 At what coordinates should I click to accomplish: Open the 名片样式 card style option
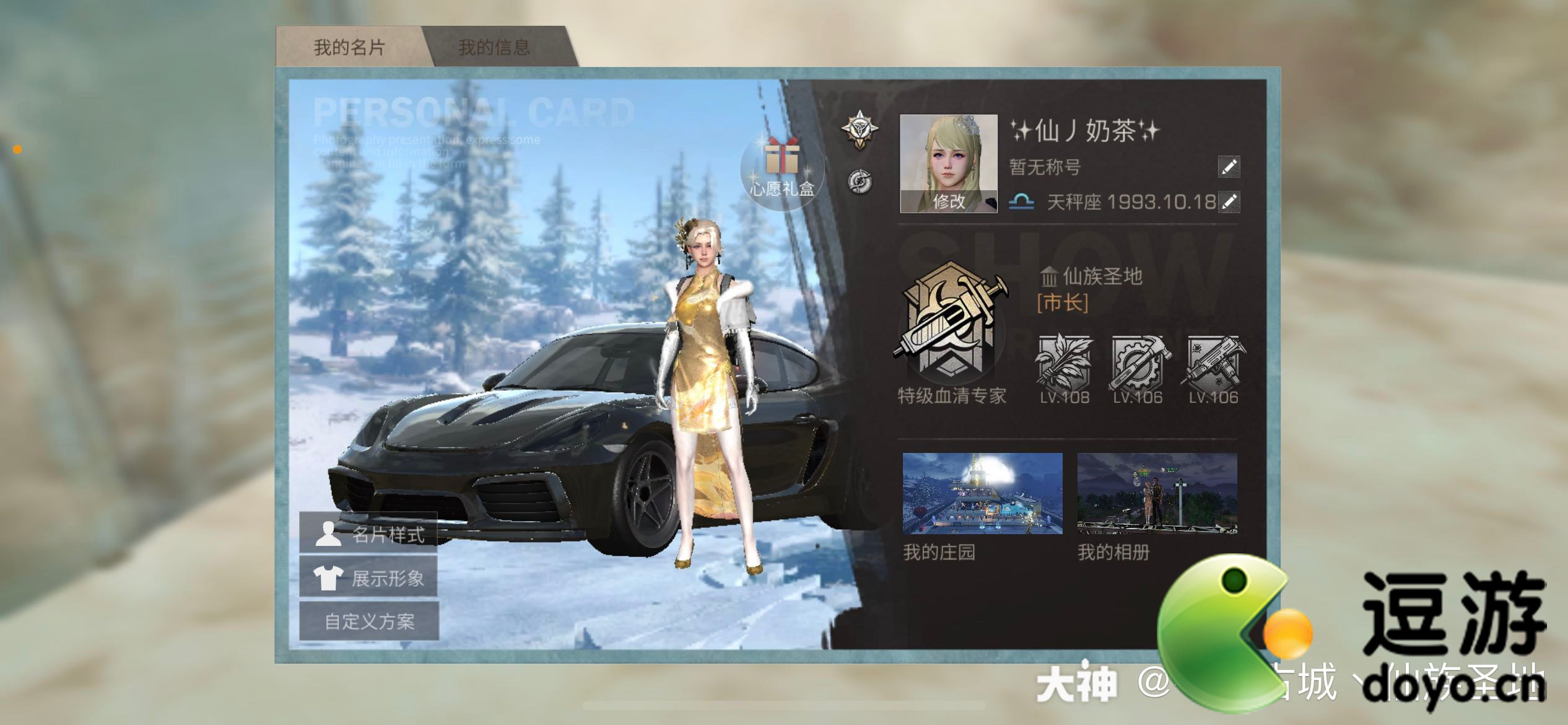pos(369,534)
